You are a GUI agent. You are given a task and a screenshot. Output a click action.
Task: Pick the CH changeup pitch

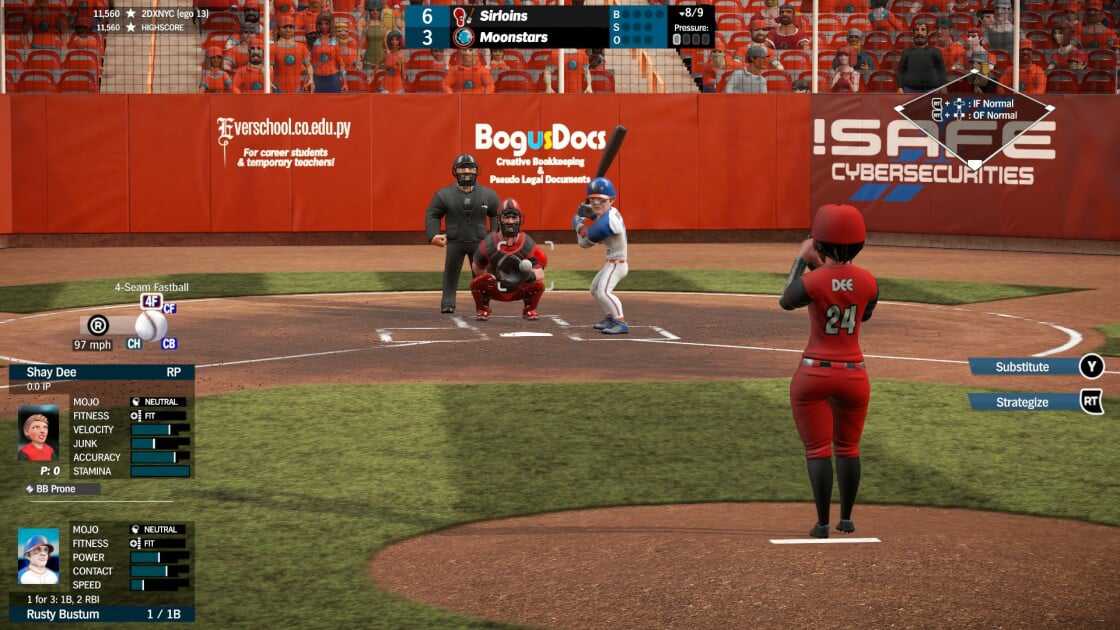[134, 344]
